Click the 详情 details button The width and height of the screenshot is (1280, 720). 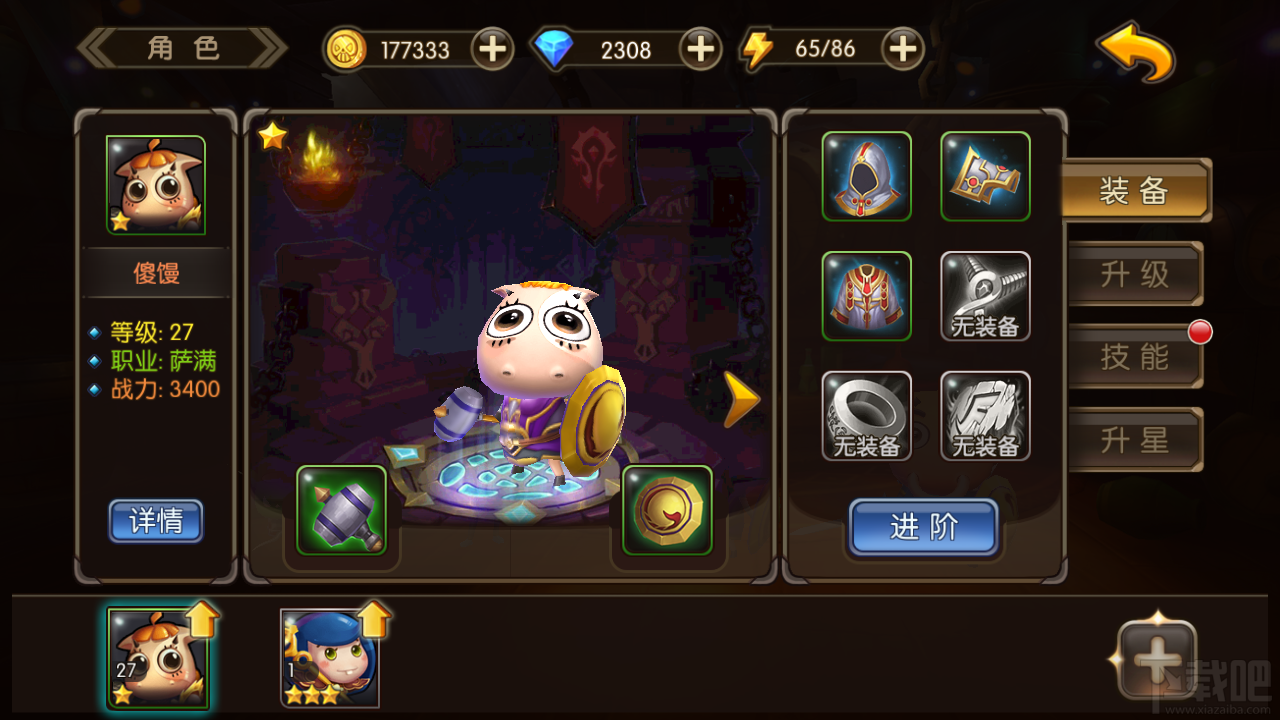point(156,521)
